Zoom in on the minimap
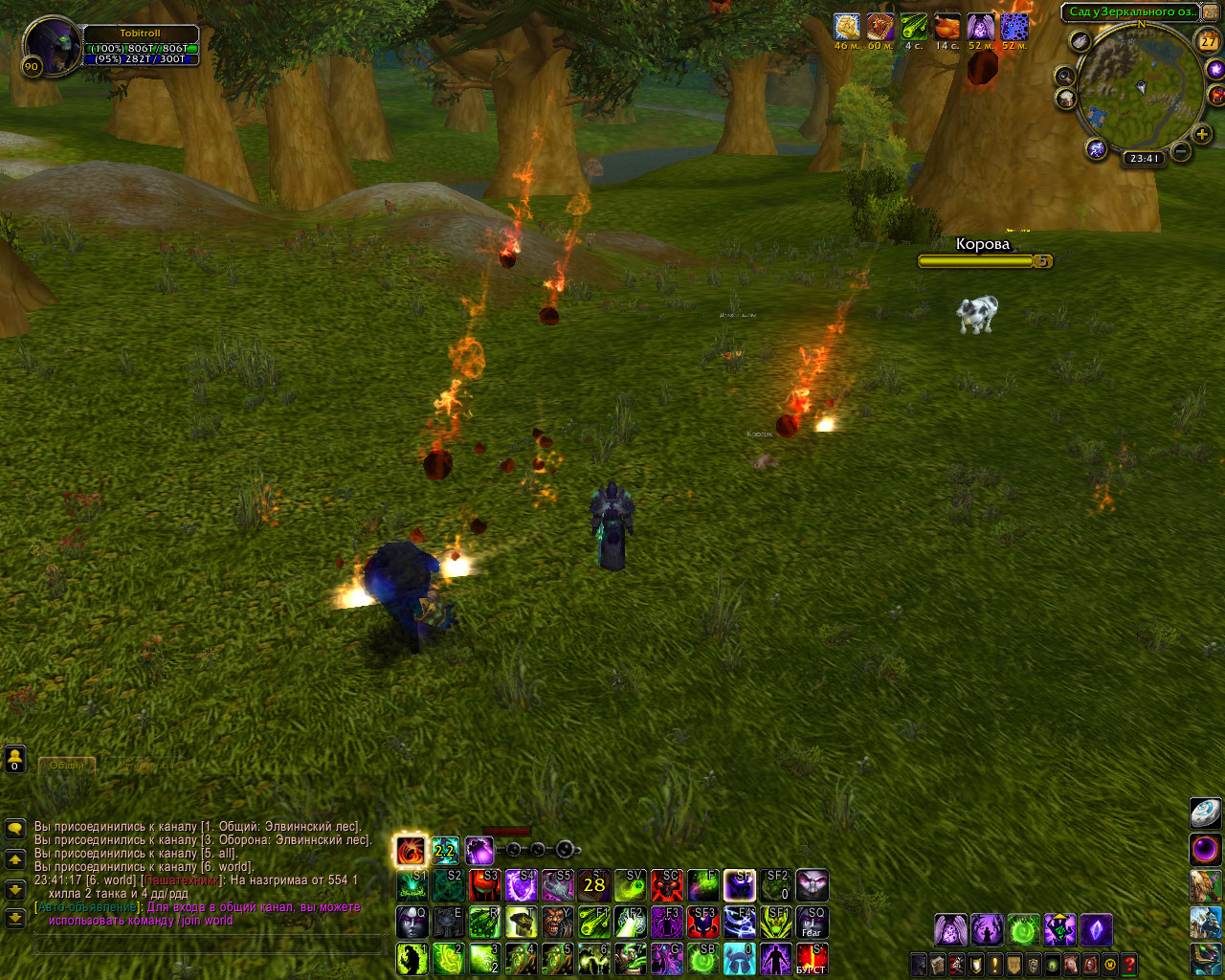1225x980 pixels. 1202,135
